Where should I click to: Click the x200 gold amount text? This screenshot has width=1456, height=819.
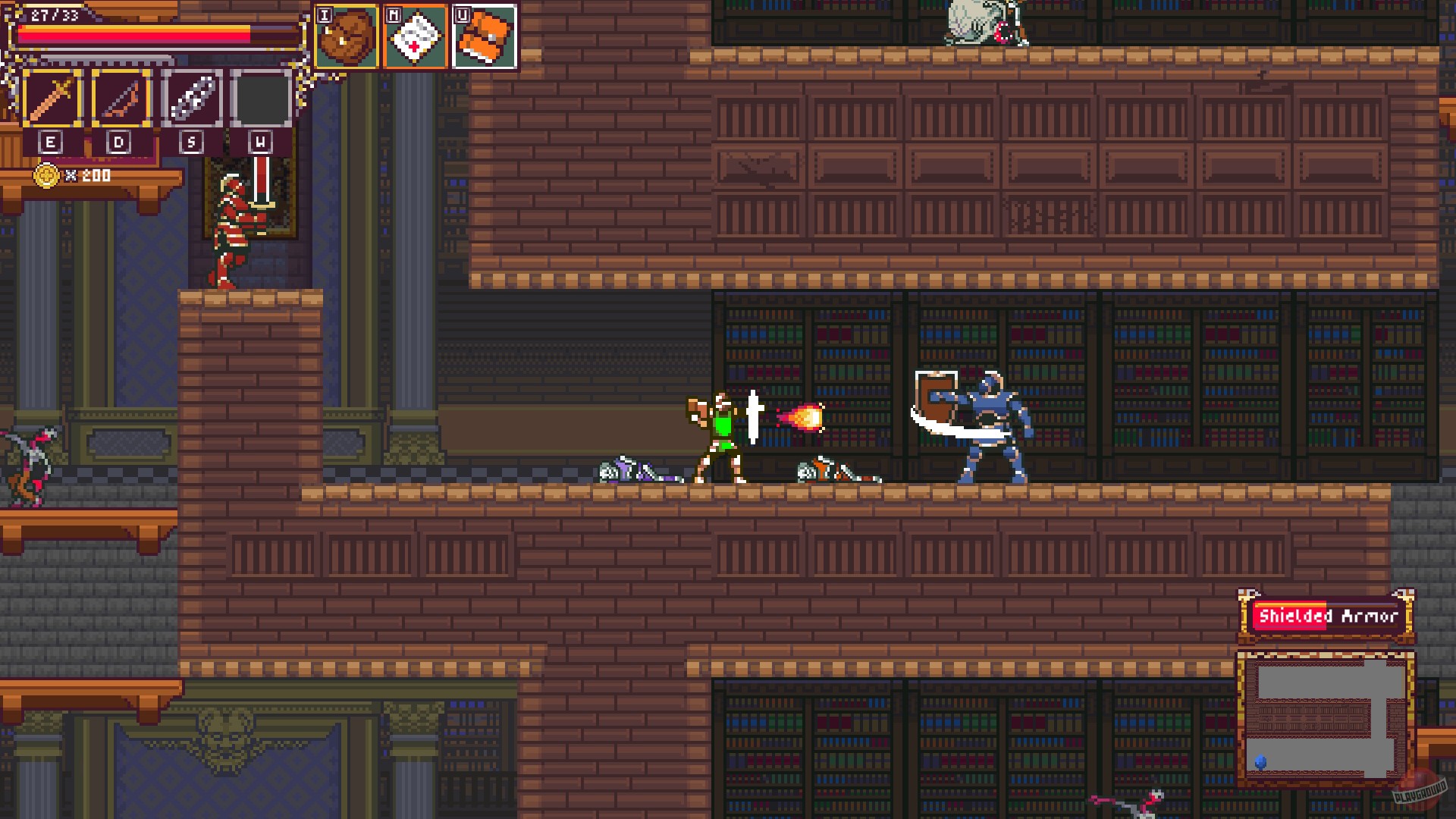point(88,175)
